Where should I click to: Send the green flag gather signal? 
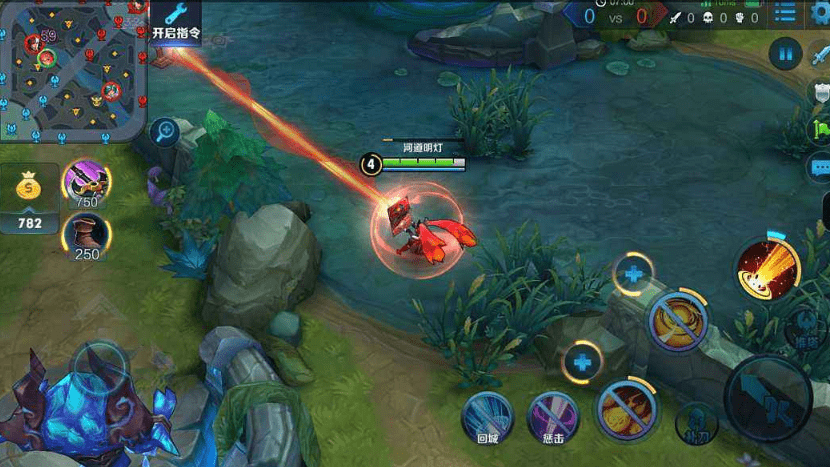pos(820,128)
